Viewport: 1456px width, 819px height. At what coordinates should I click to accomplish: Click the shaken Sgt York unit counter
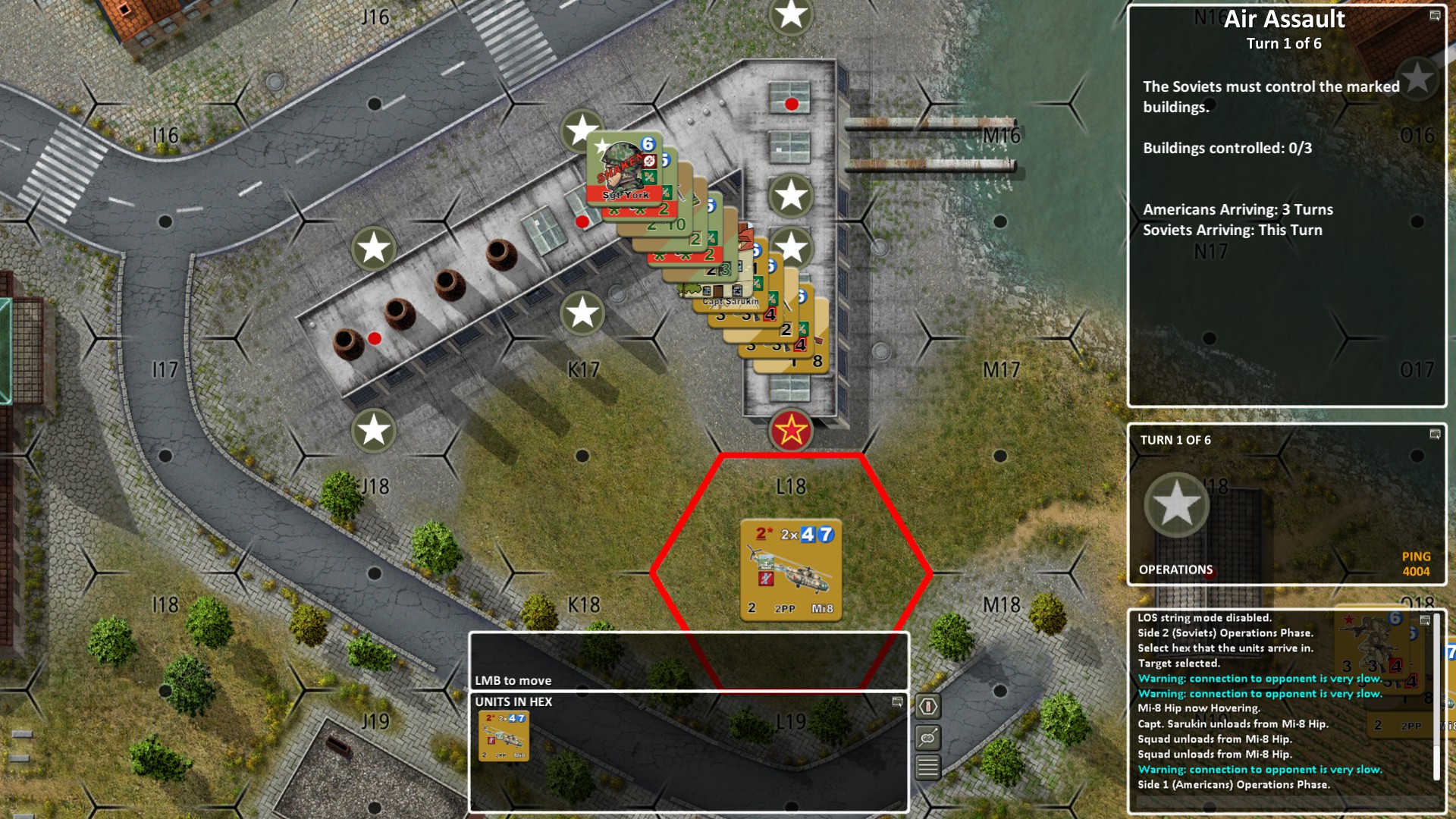click(623, 168)
